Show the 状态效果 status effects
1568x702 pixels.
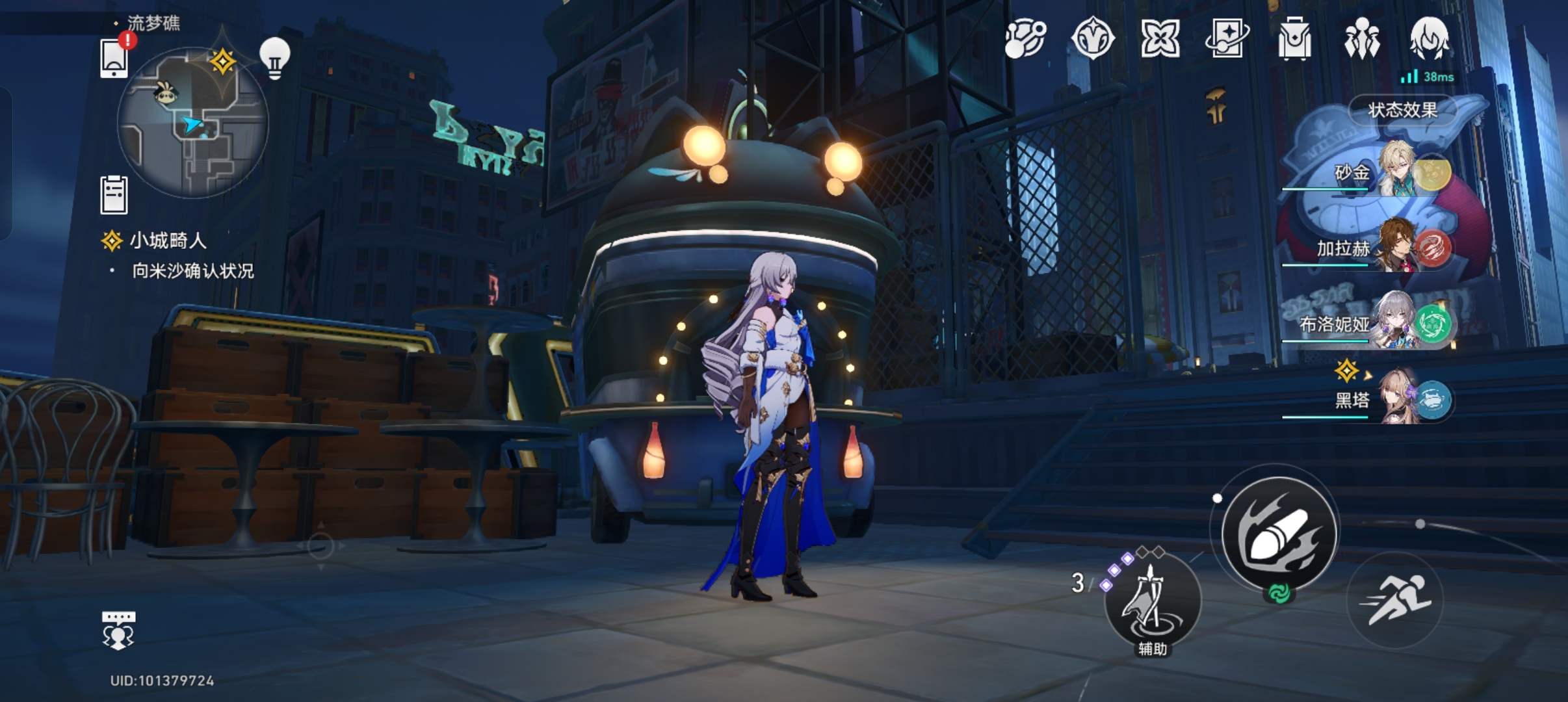(1402, 110)
